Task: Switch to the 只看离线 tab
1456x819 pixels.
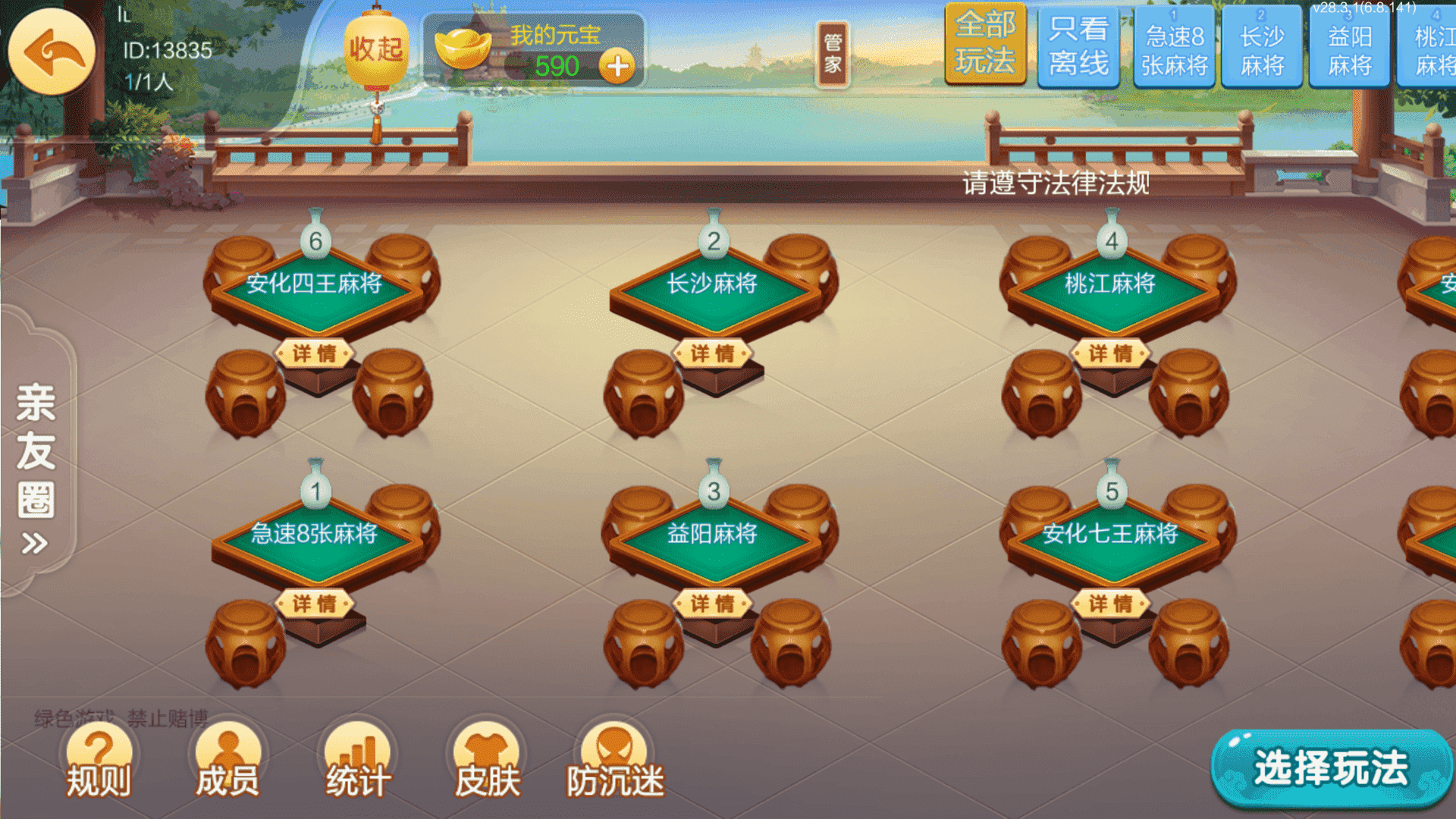Action: [x=1078, y=45]
